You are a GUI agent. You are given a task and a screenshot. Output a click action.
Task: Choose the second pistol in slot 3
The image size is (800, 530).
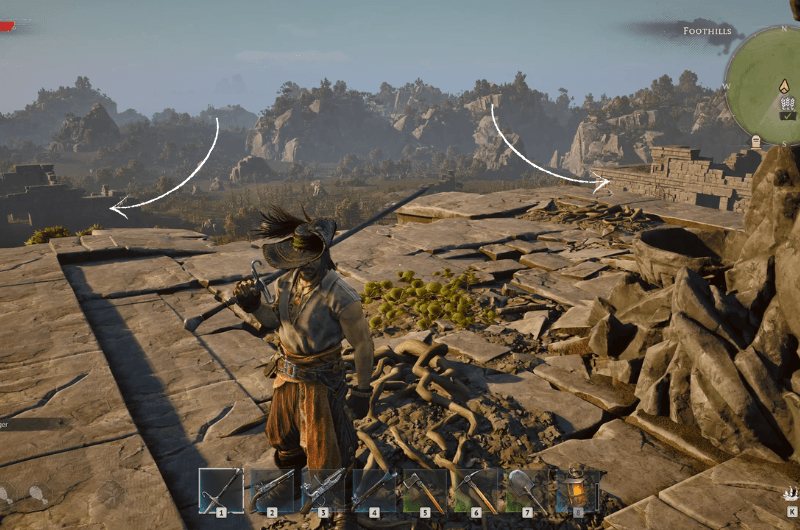click(x=322, y=490)
